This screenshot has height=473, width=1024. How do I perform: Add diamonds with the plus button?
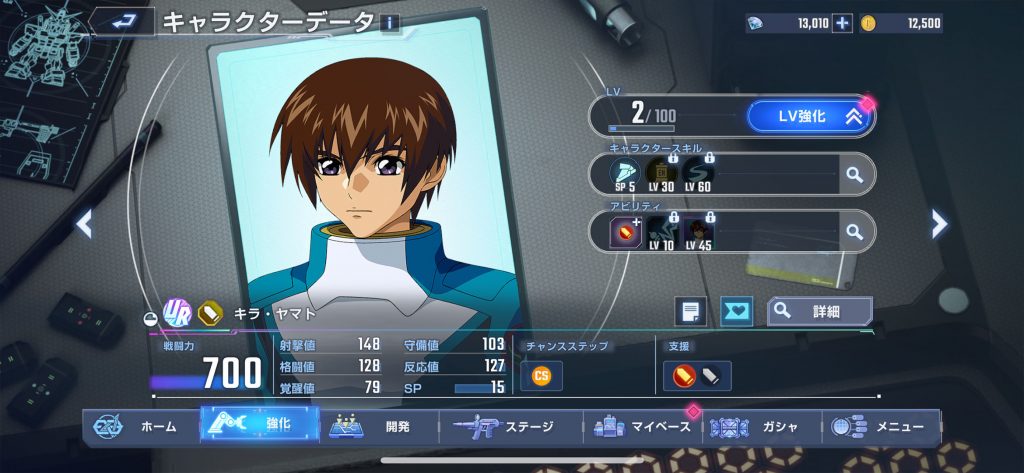(x=842, y=23)
